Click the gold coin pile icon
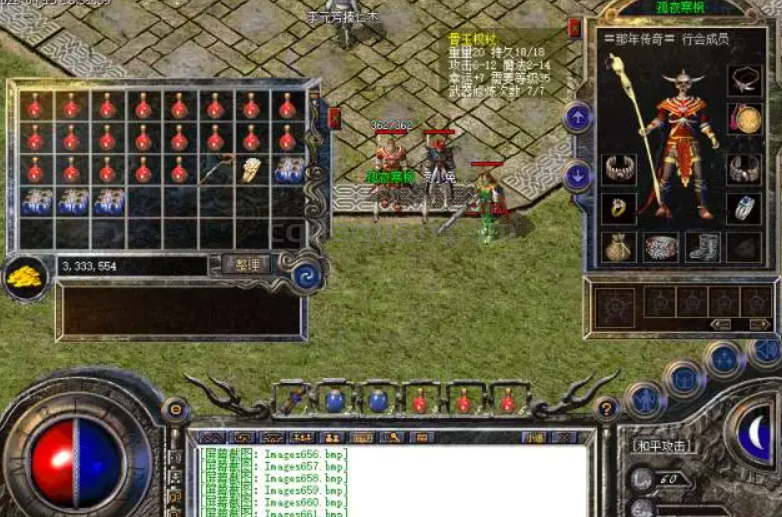This screenshot has height=517, width=782. [25, 278]
